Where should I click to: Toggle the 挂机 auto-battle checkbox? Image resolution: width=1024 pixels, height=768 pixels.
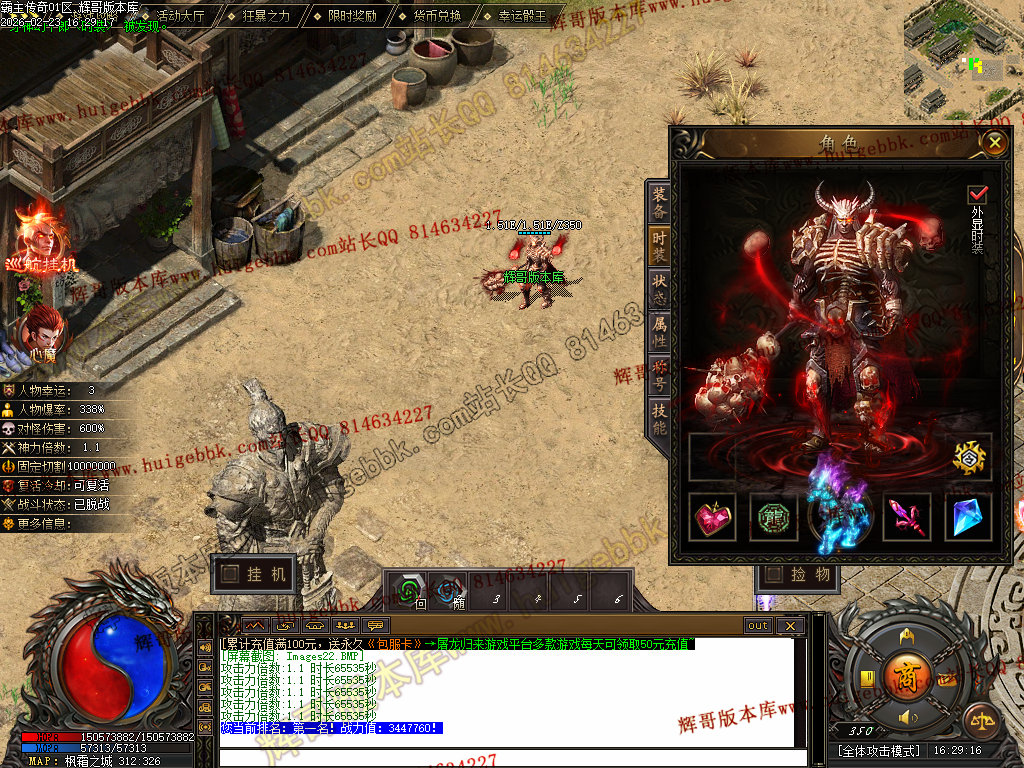tap(230, 574)
